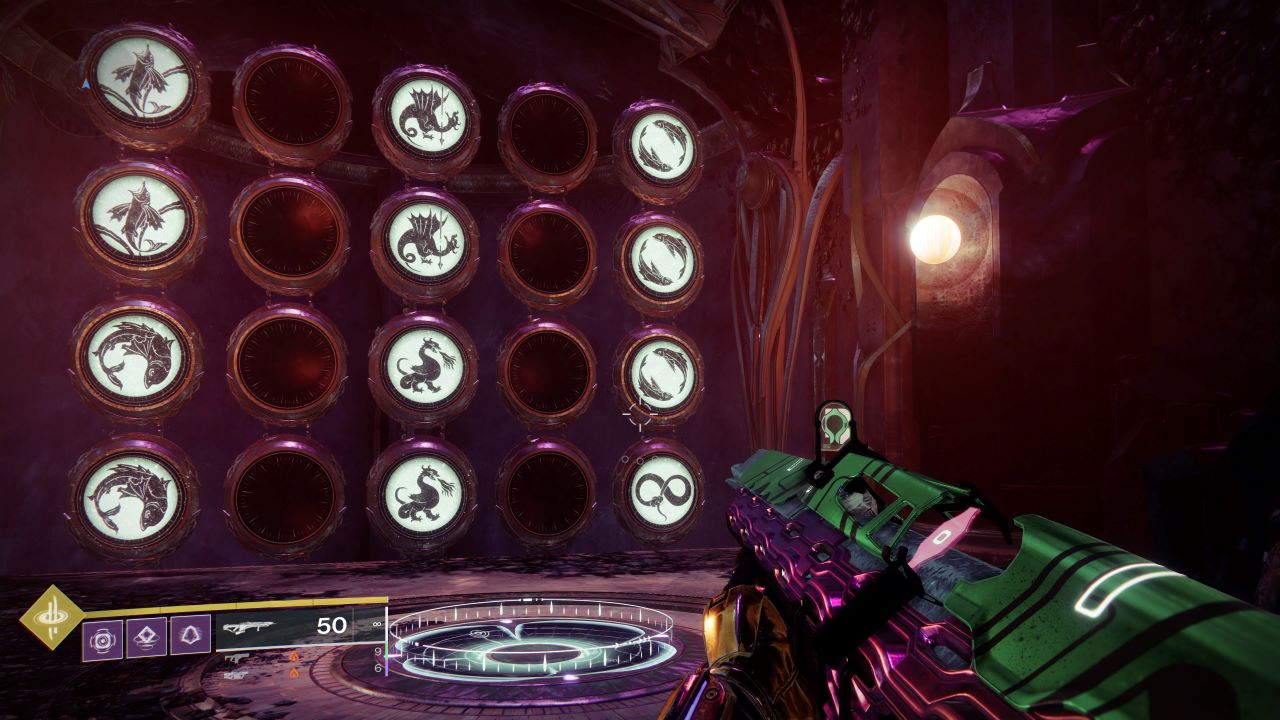Select the equipped auto rifle icon

coord(250,627)
